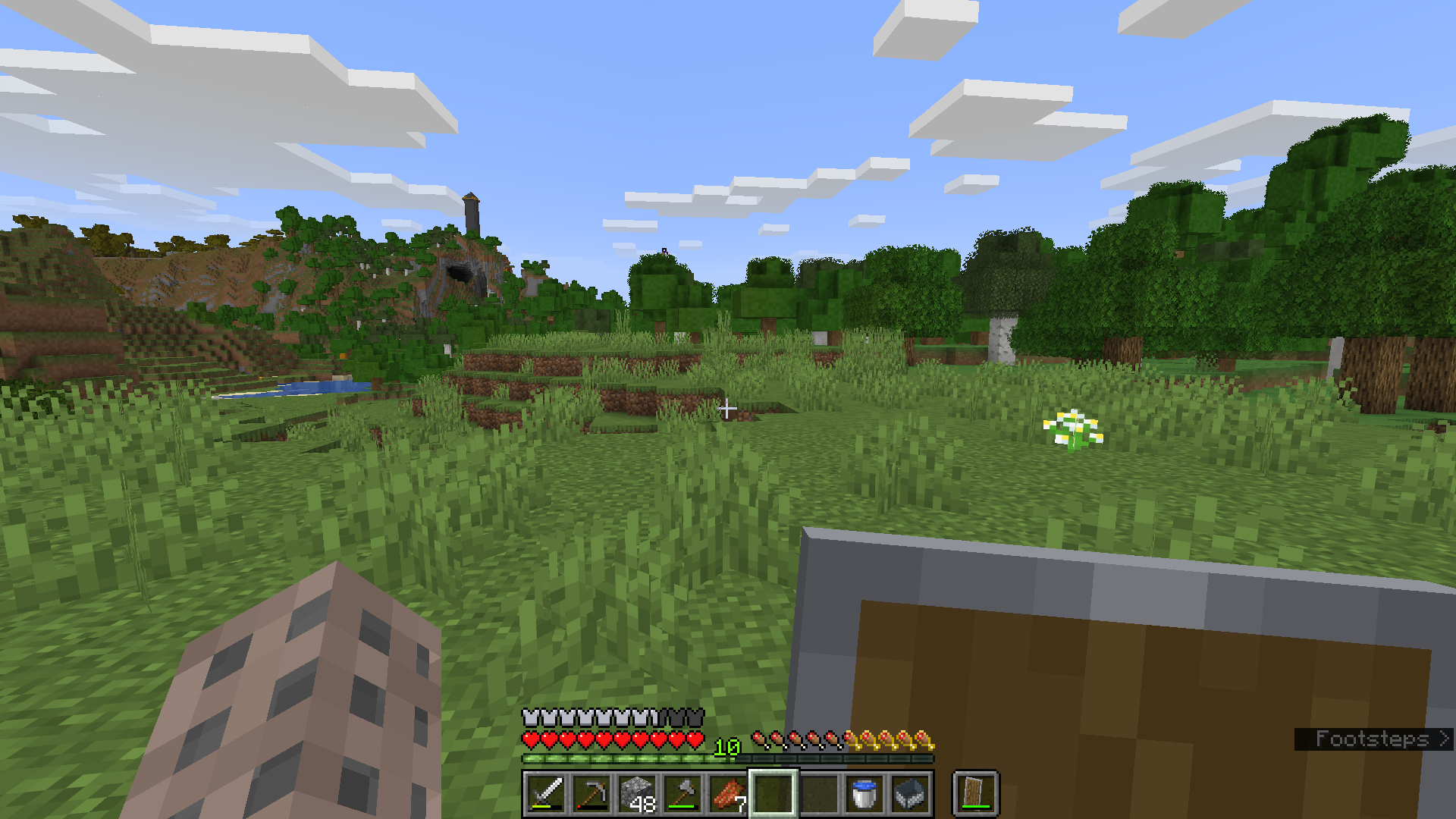This screenshot has width=1456, height=819.
Task: Select the iron sword in the hotbar
Action: coord(547,793)
